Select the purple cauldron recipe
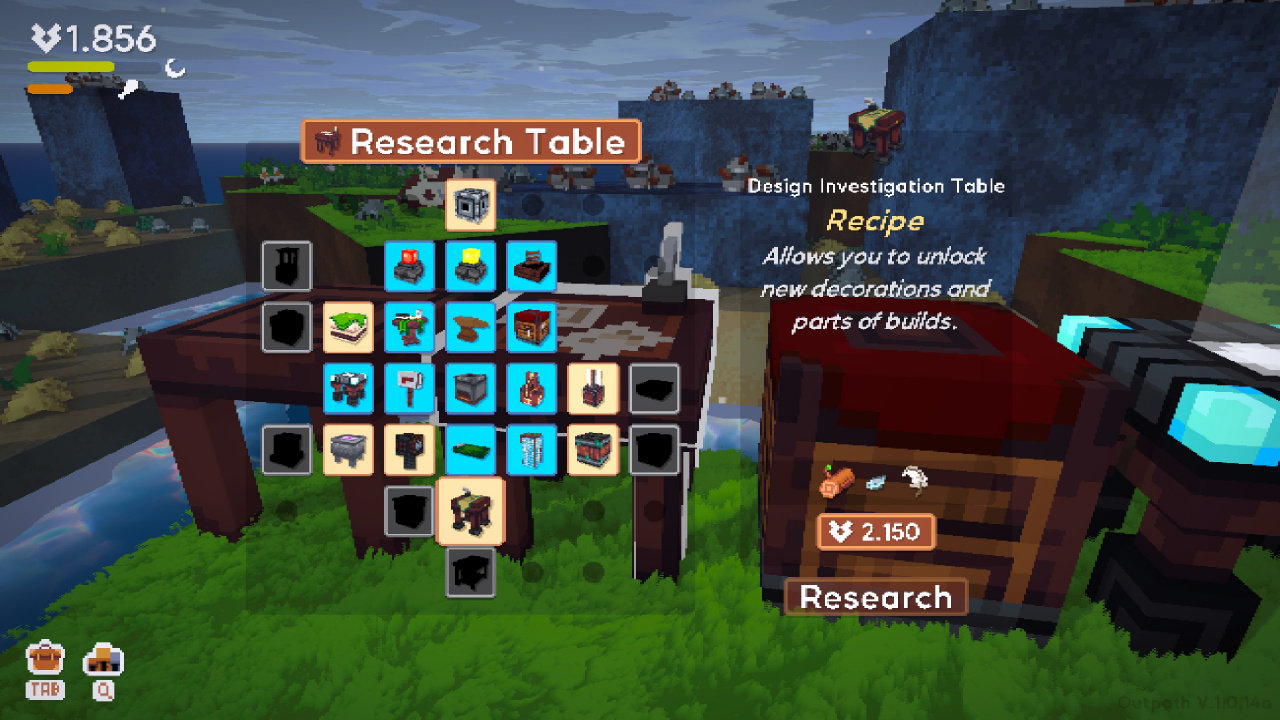Viewport: 1280px width, 720px height. [348, 449]
